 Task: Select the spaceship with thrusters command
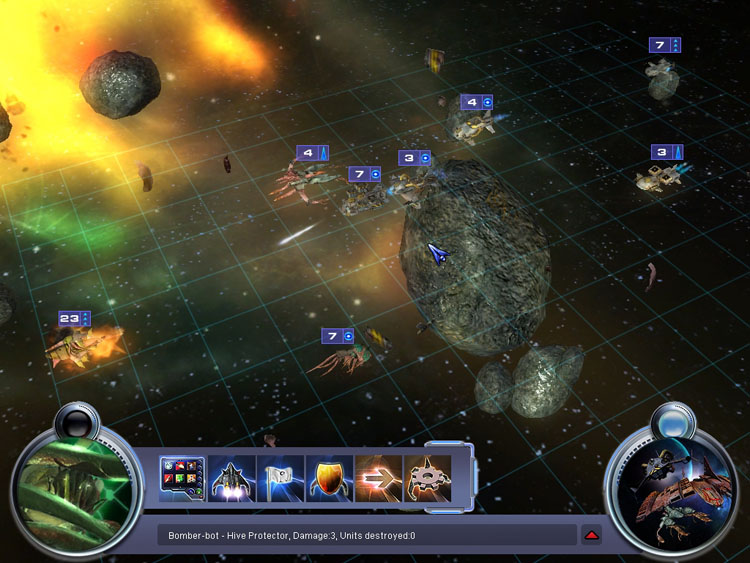click(x=231, y=478)
